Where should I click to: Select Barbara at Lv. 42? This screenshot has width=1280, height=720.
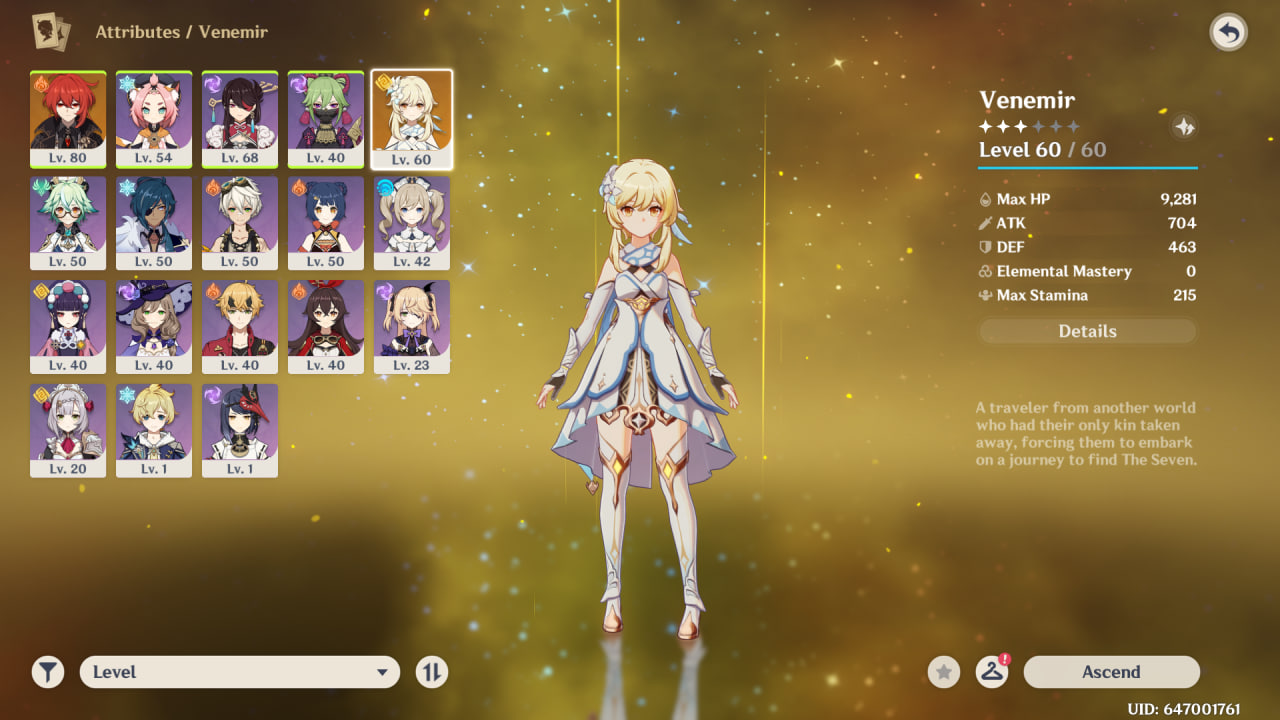412,222
